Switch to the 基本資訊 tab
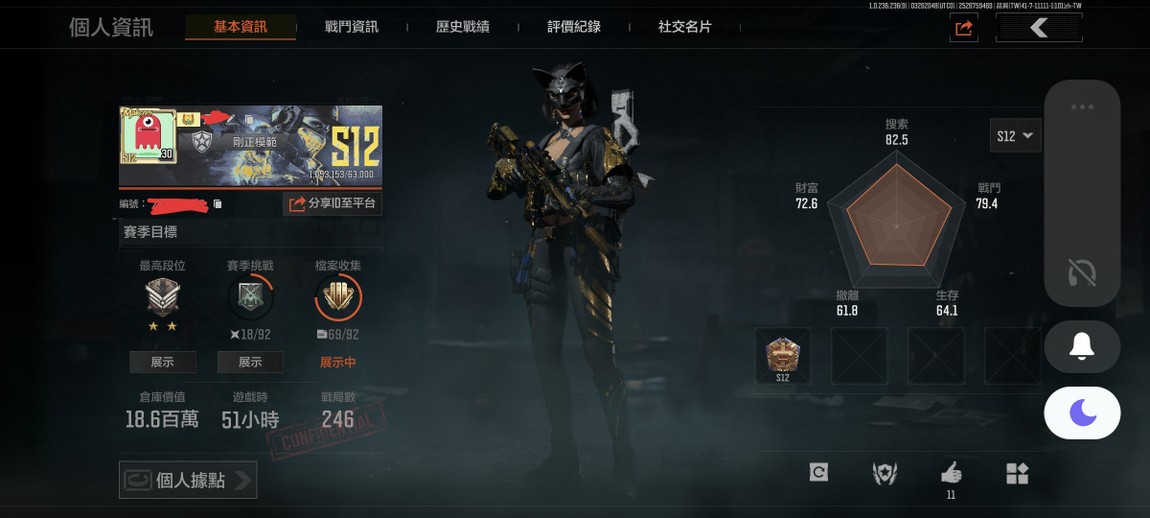 tap(240, 27)
